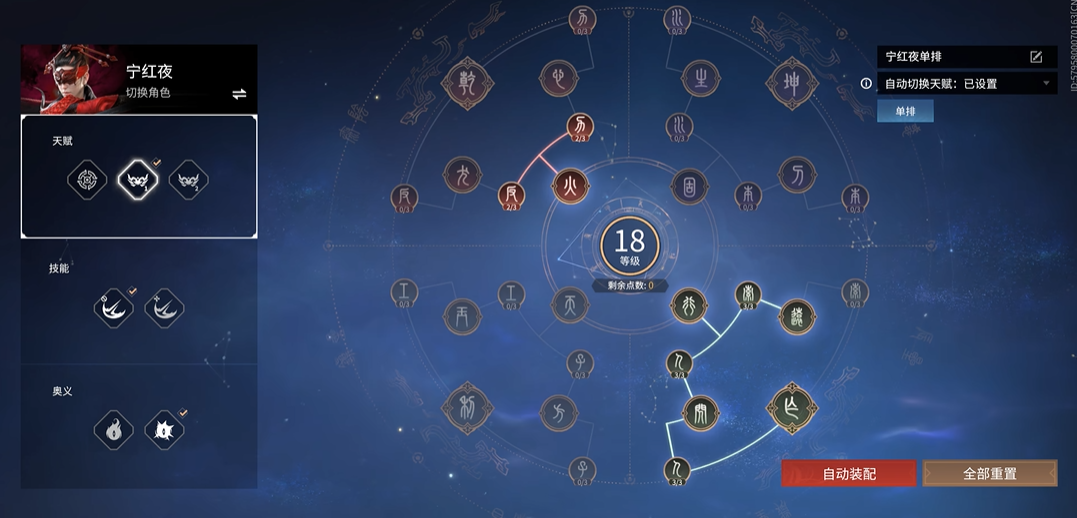Screen dimensions: 1077x518
Task: Open the character switch arrows beside 宁红夜
Action: coord(239,94)
